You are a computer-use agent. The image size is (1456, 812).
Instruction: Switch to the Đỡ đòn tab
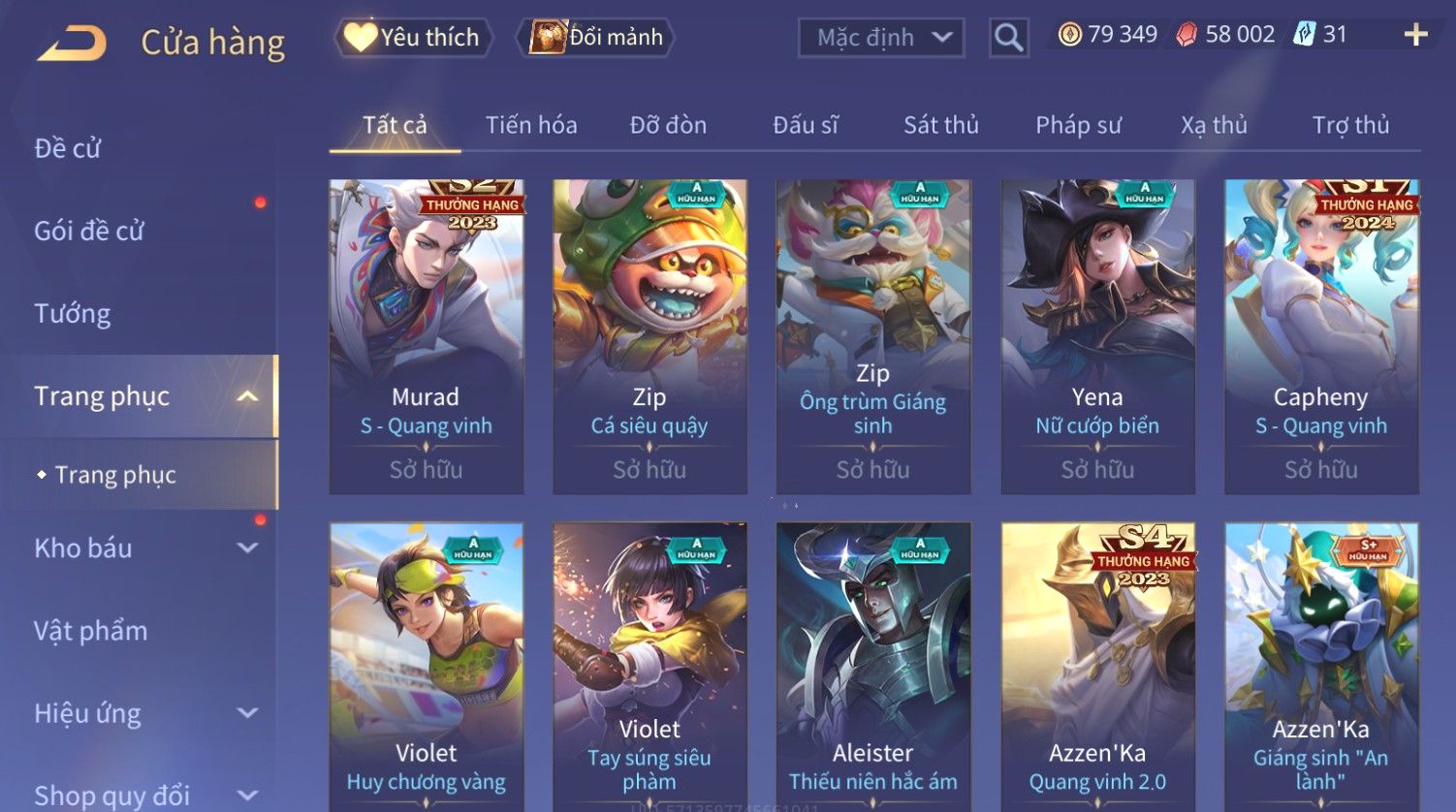click(668, 125)
